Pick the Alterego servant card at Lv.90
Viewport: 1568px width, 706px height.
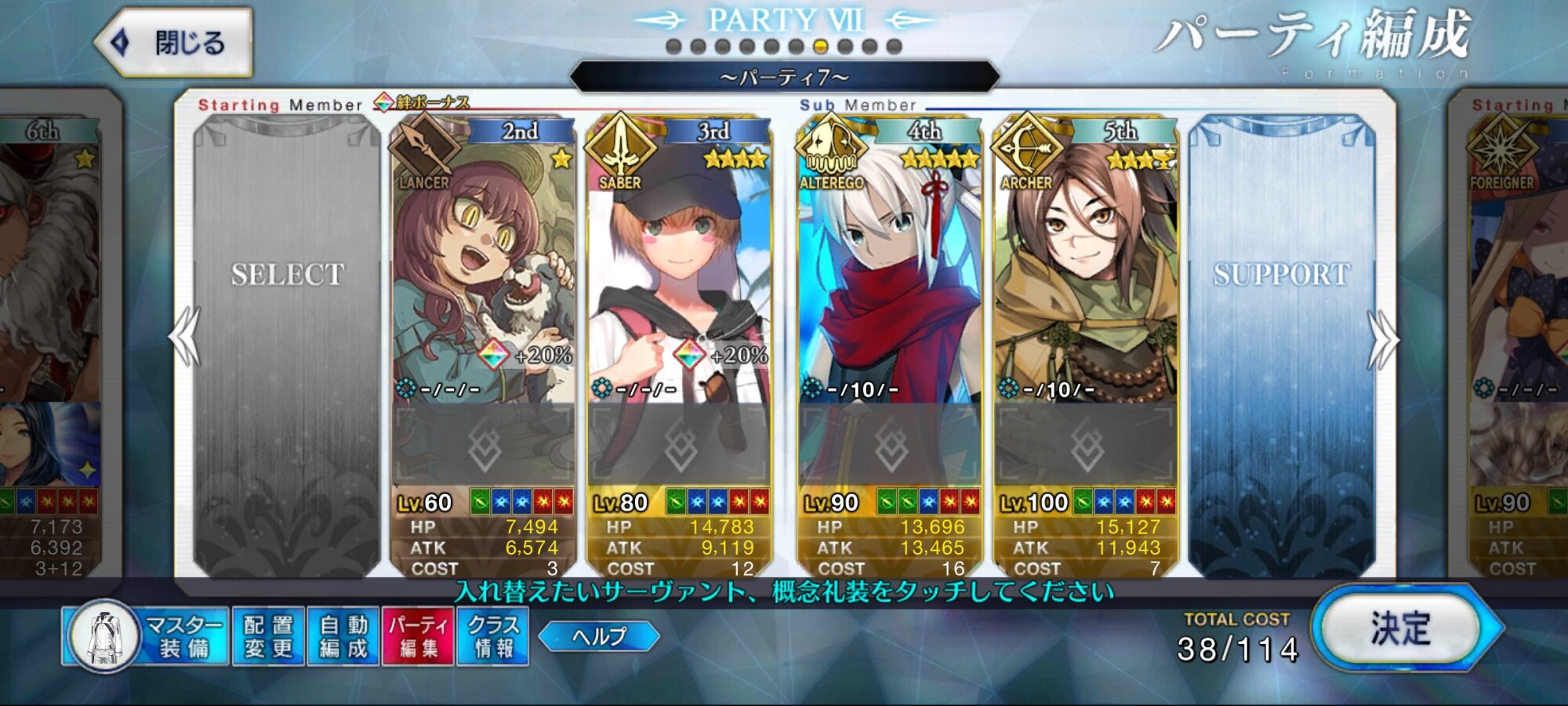tap(890, 275)
